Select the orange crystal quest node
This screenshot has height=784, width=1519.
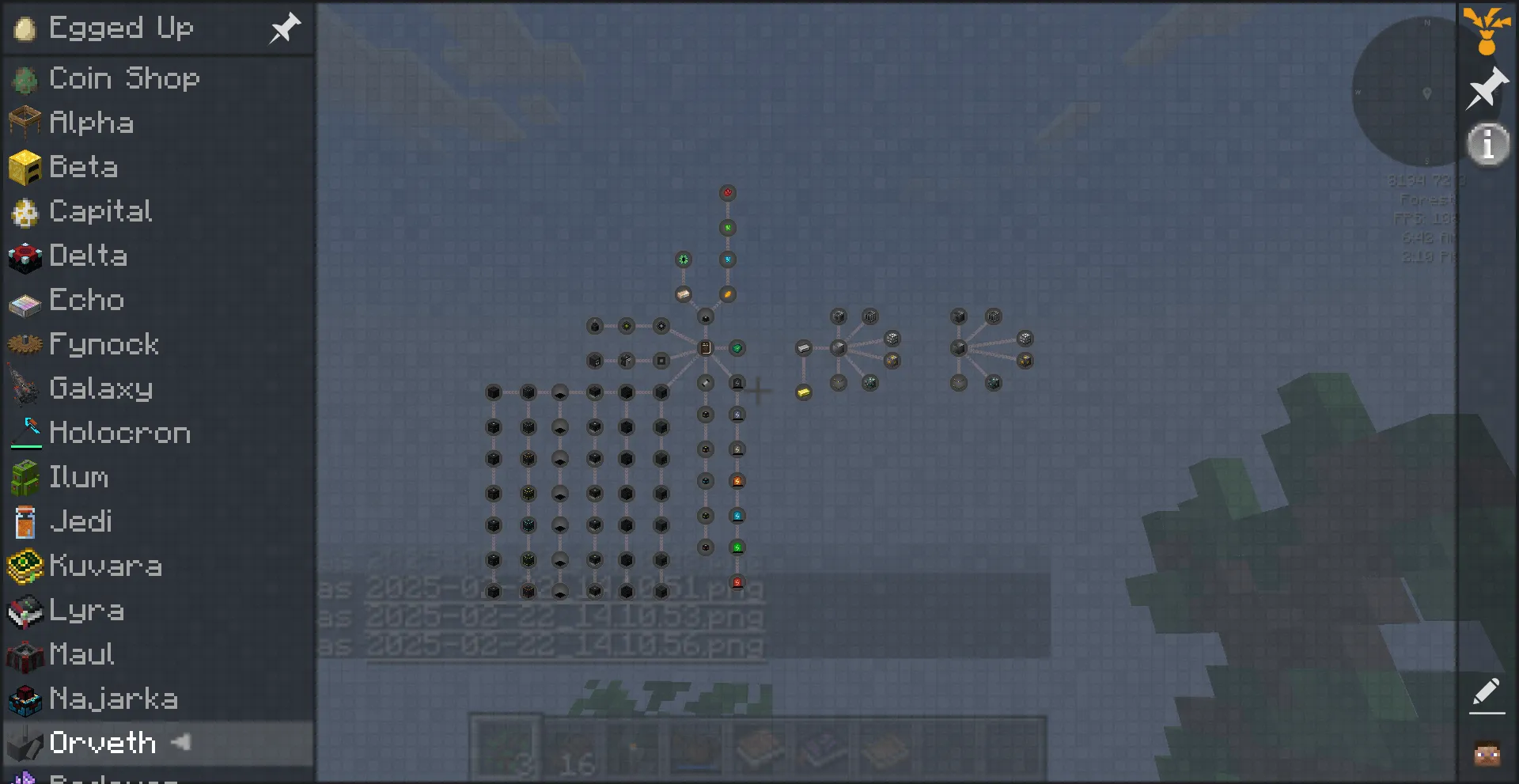(728, 294)
